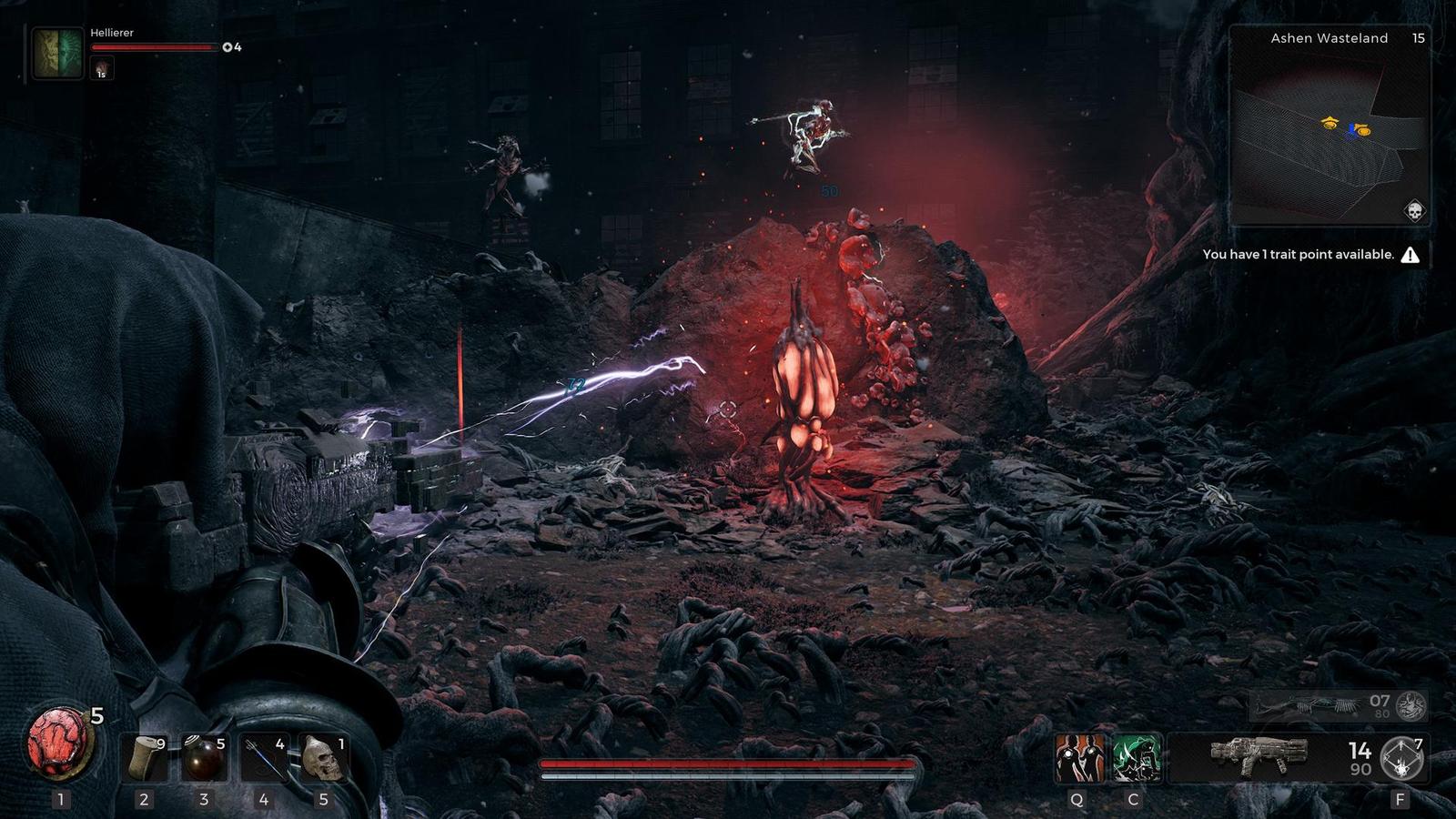Screen dimensions: 1456x819
Task: Open the trait point available notification
Action: point(1310,255)
